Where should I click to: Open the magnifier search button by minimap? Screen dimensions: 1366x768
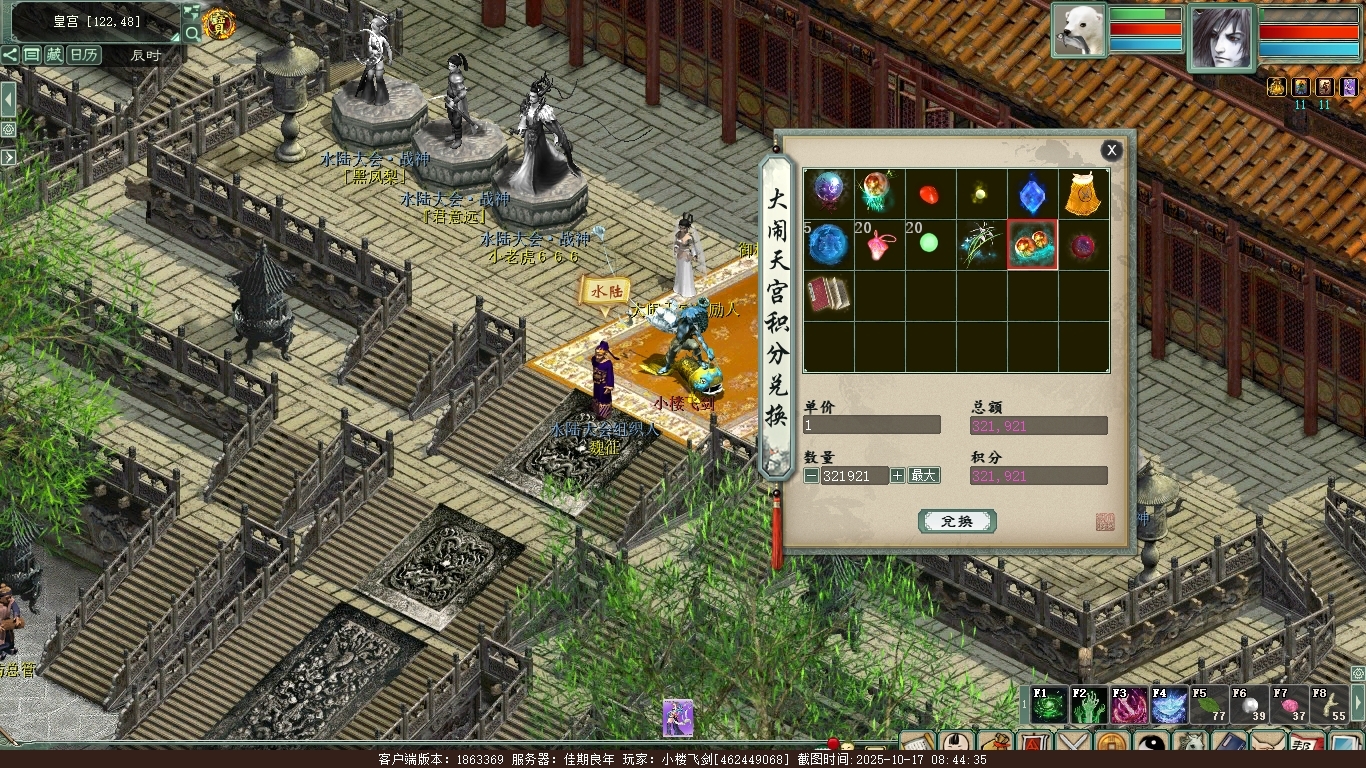(192, 33)
